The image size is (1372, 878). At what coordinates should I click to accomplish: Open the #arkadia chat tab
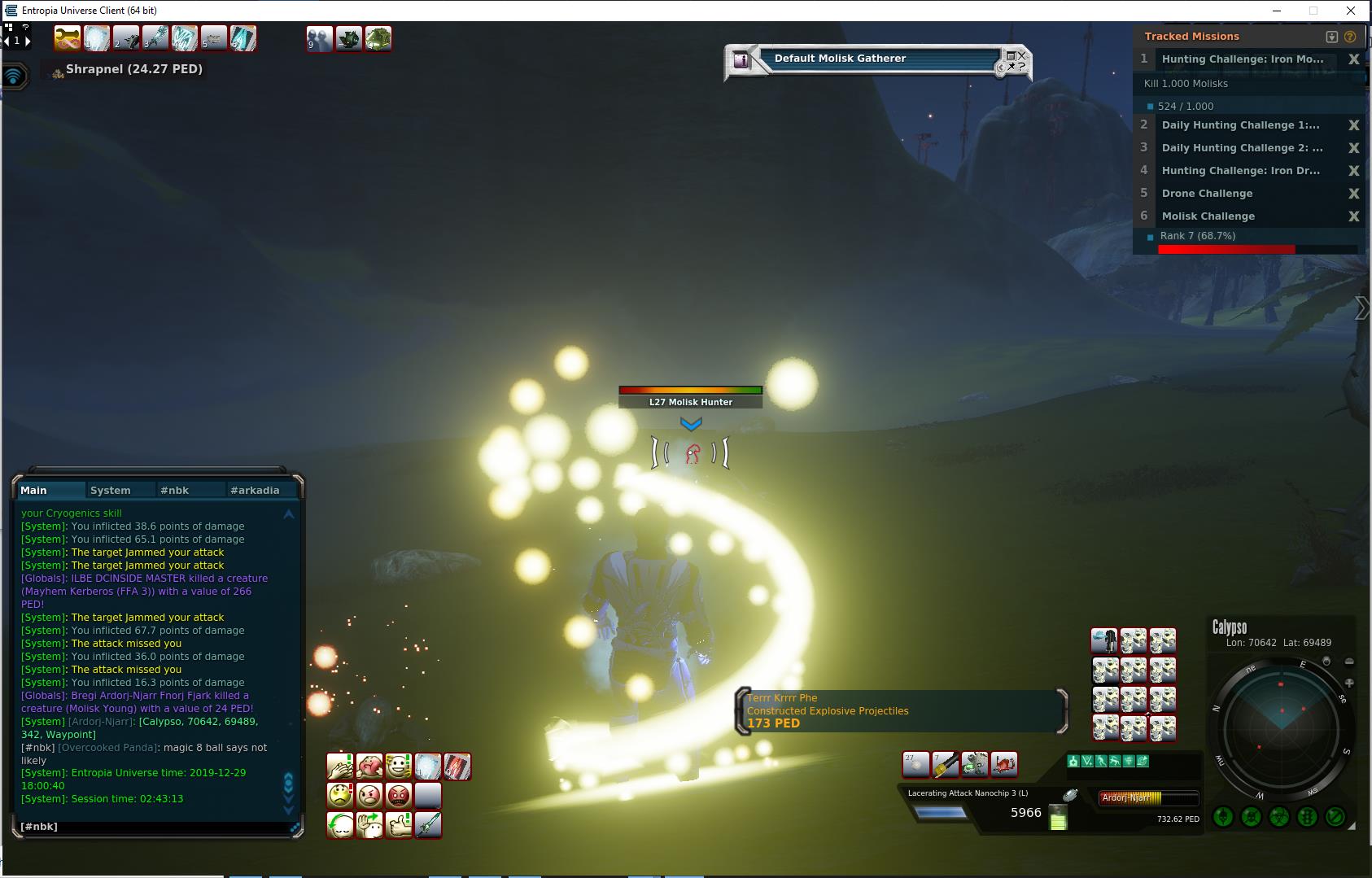[x=255, y=490]
